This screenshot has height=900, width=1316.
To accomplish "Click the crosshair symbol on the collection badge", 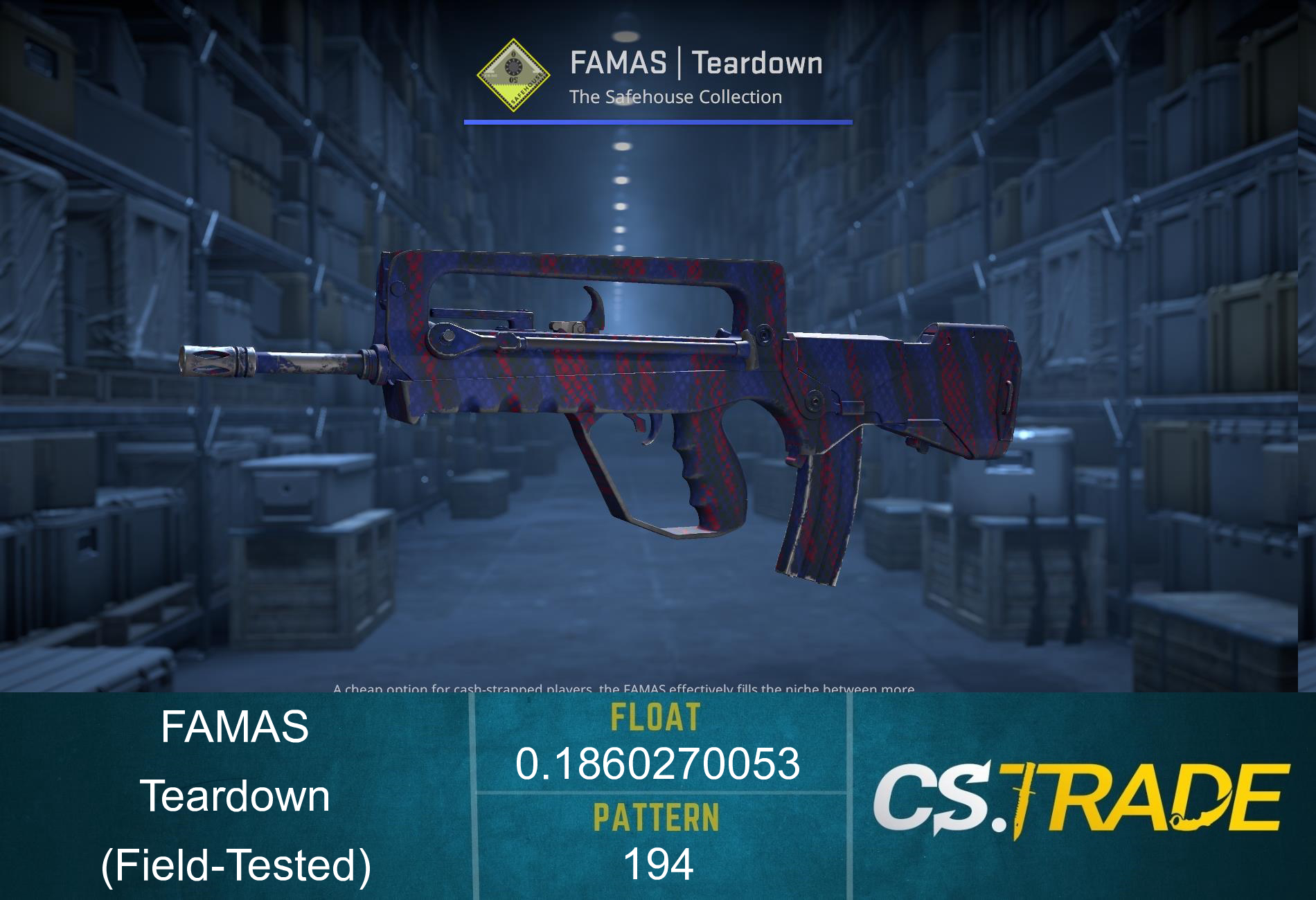I will pyautogui.click(x=513, y=66).
